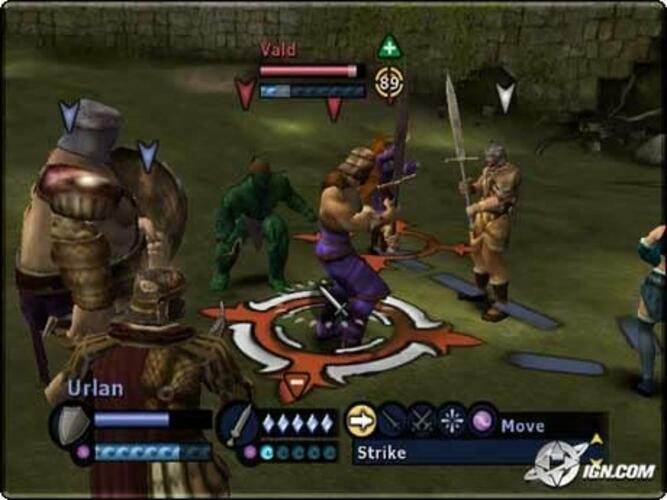Viewport: 667px width, 500px height.
Task: Click the 89 hit-chance target reticle
Action: [x=389, y=82]
